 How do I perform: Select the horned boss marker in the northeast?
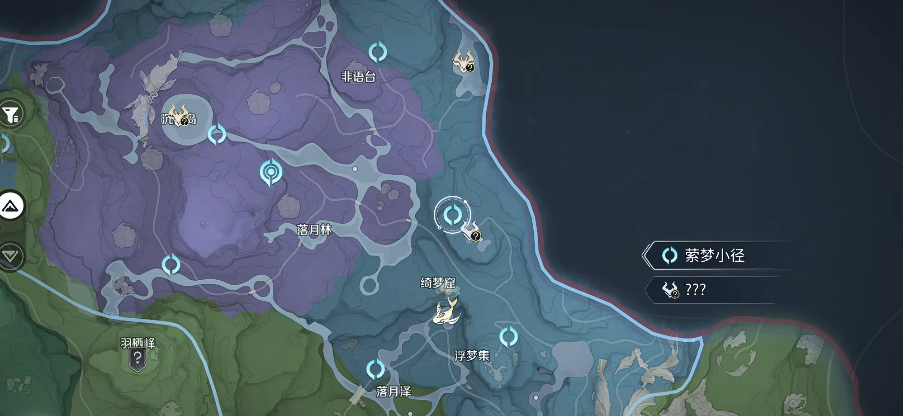point(464,63)
